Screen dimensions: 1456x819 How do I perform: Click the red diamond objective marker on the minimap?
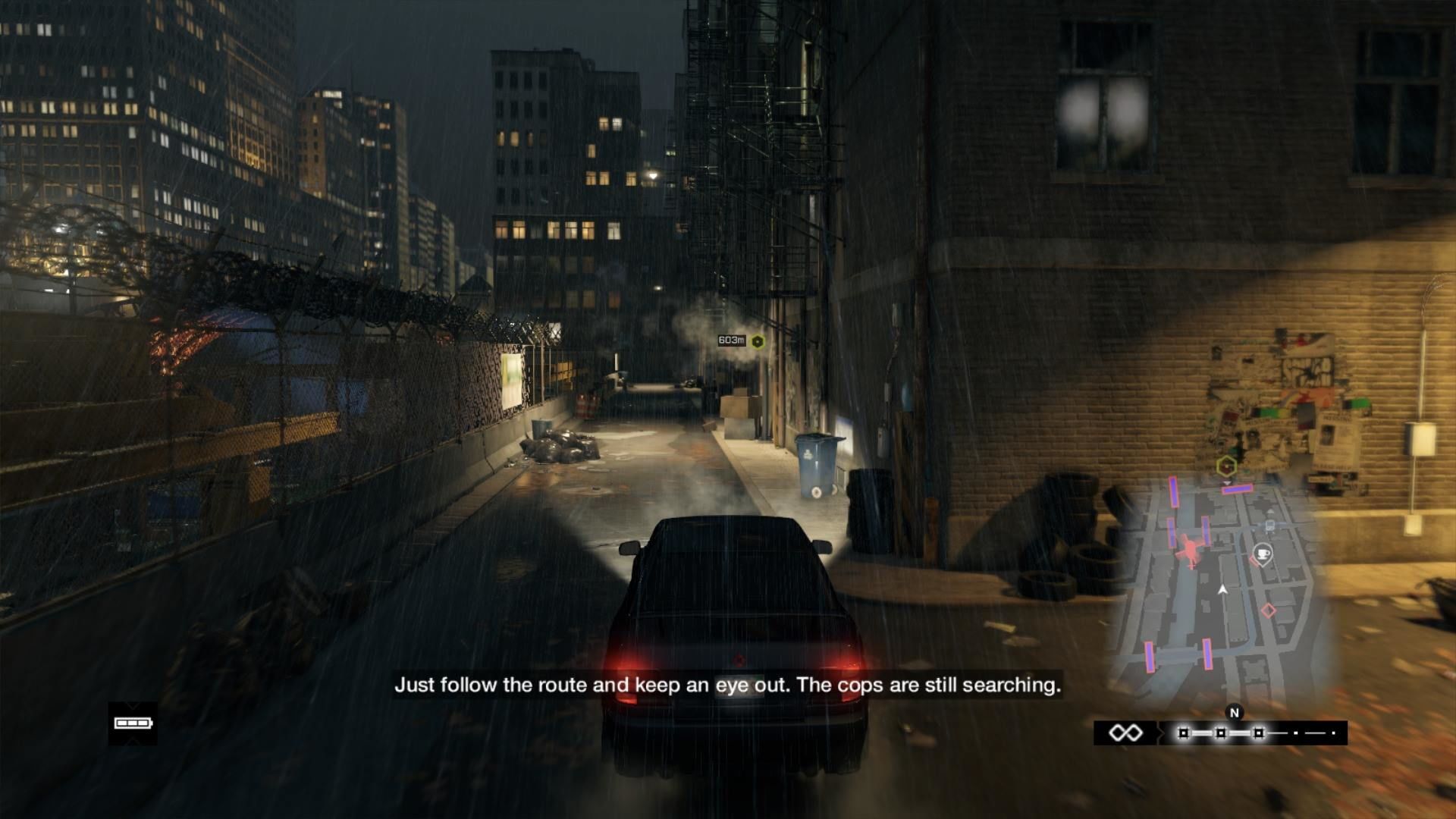pyautogui.click(x=1269, y=611)
